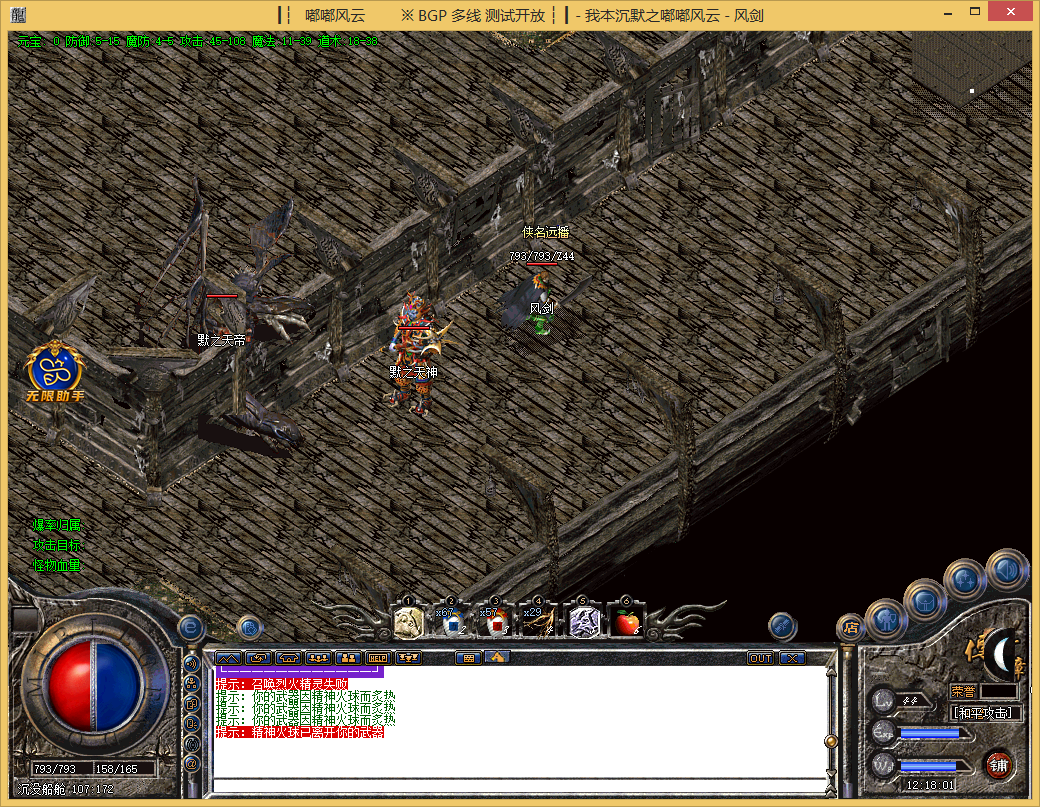Screen dimensions: 1040x807
Task: Open the 店 shop button
Action: click(851, 628)
